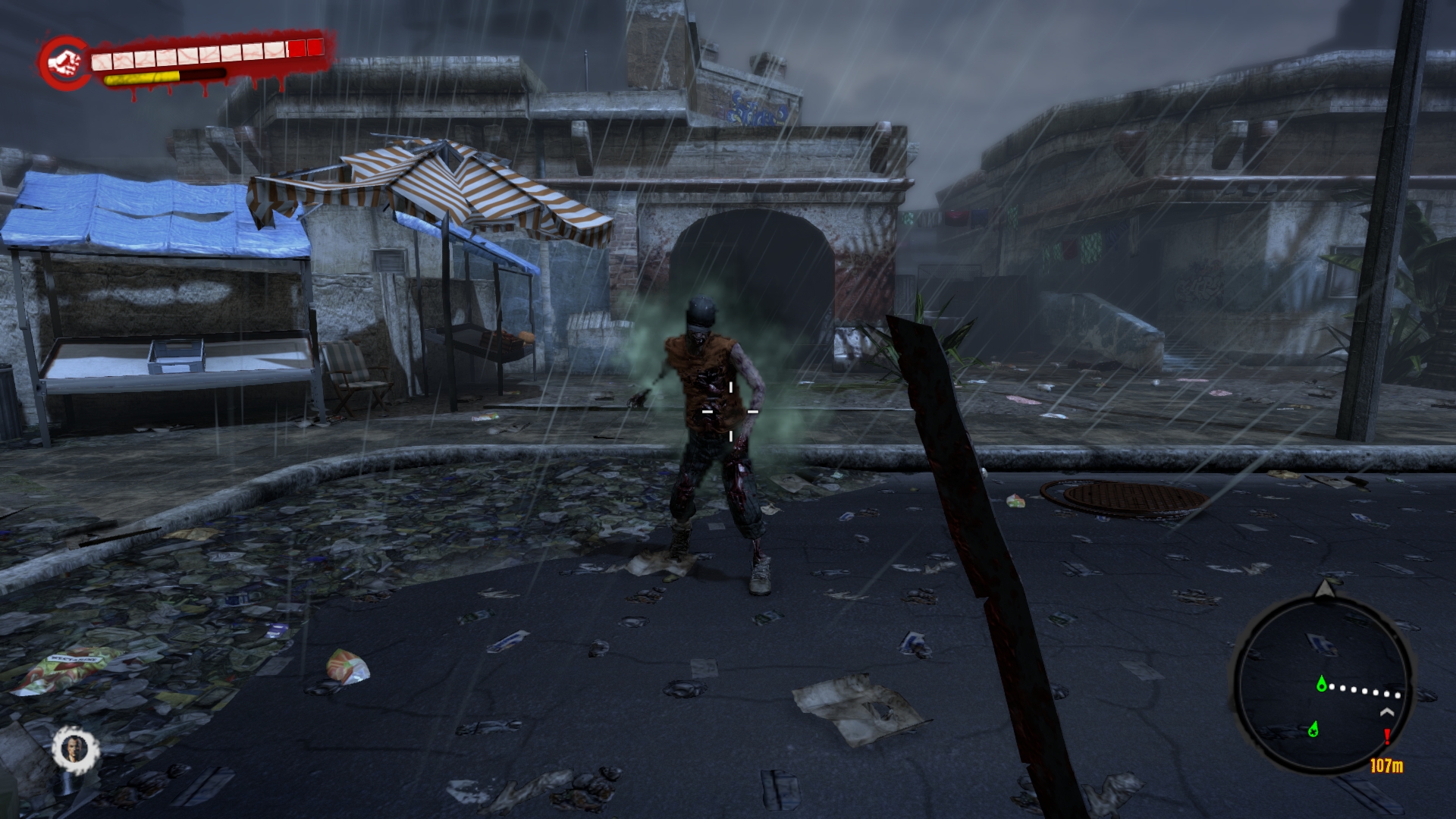Select the green marker with the cross
This screenshot has width=1456, height=819.
pos(1313,730)
